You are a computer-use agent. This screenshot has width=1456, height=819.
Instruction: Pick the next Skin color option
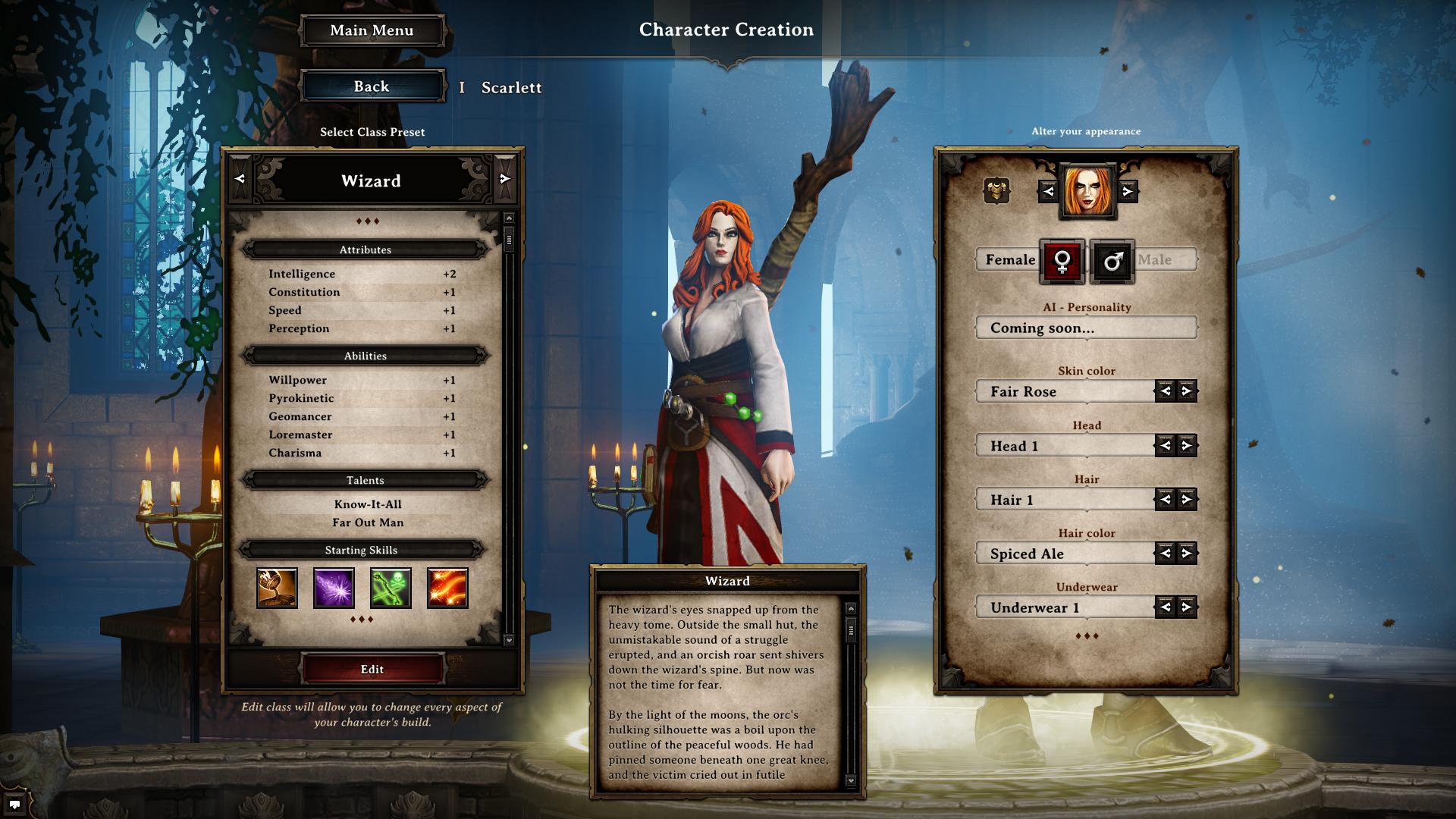(x=1187, y=391)
